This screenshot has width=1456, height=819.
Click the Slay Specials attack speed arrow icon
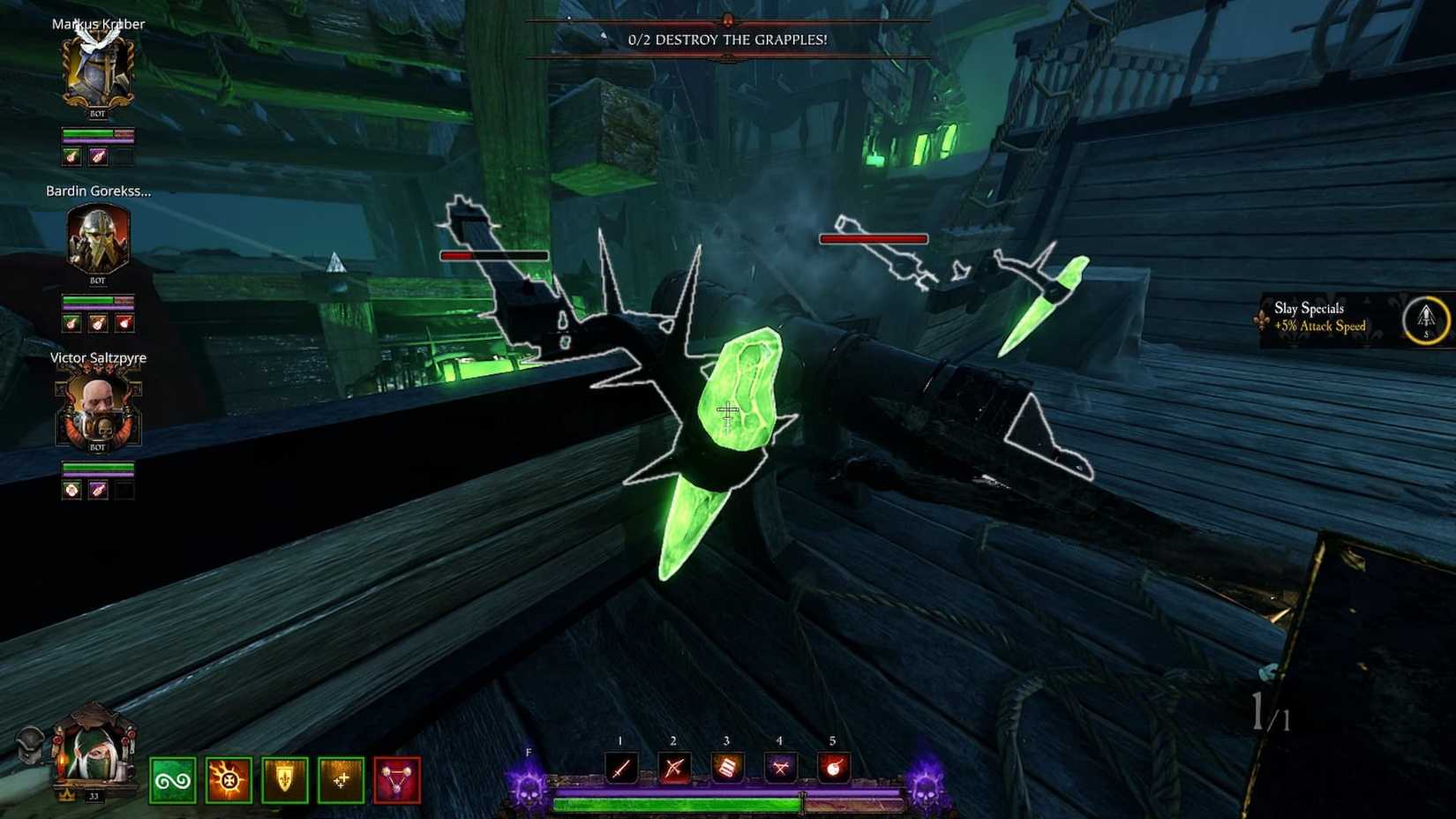click(x=1424, y=320)
